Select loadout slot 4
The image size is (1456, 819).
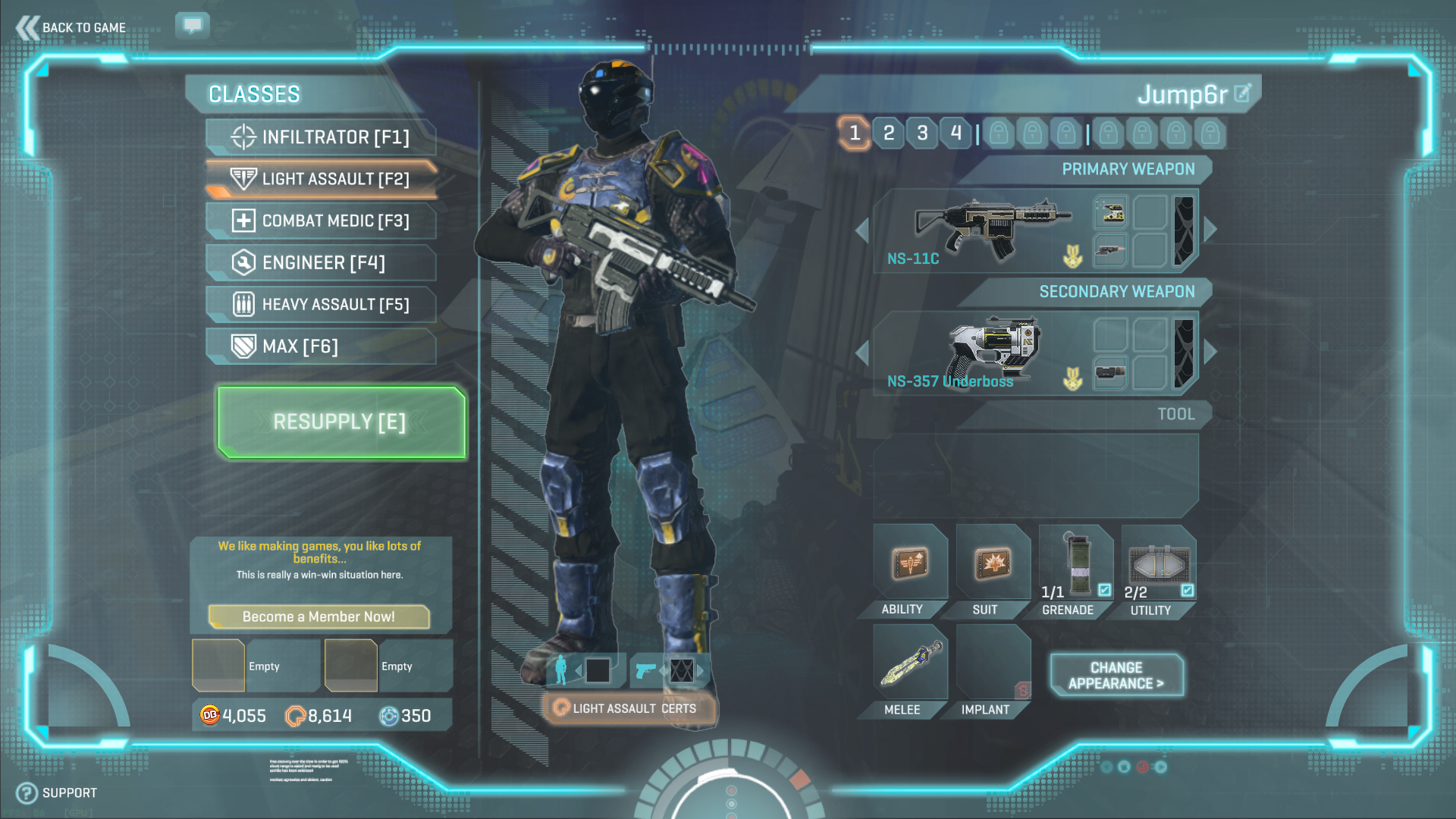(955, 133)
